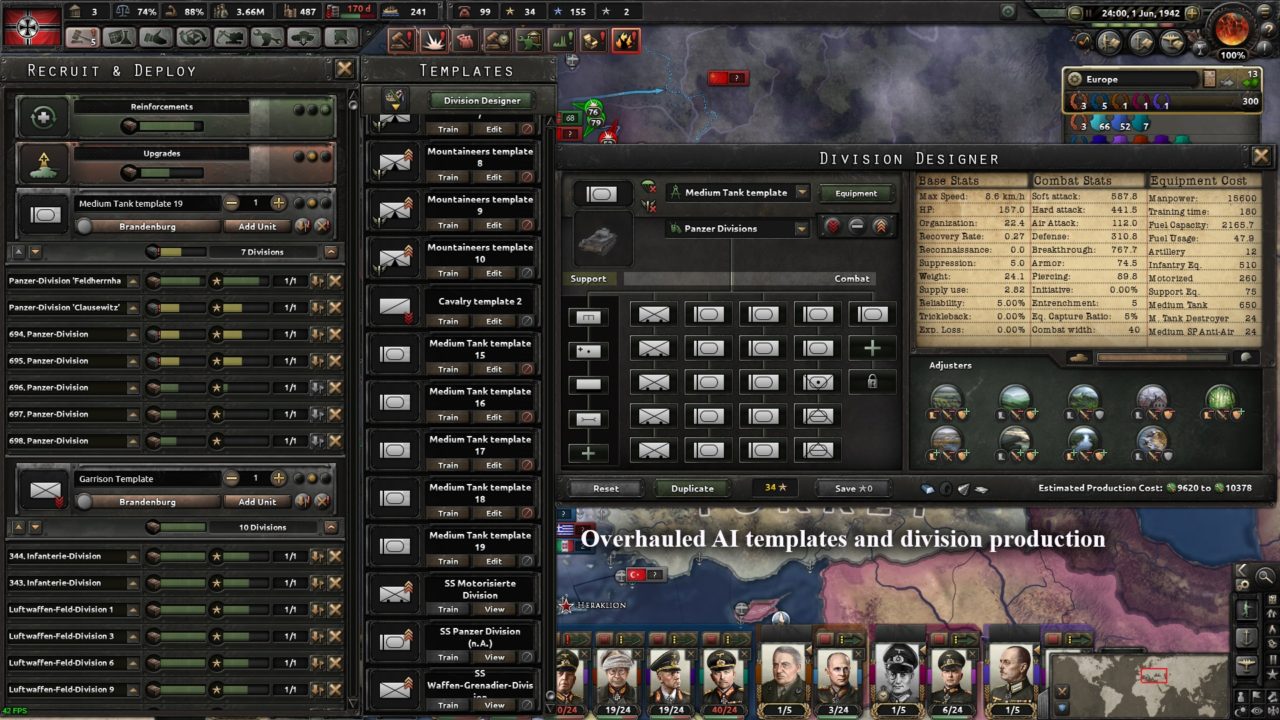Open the naval overview anchor icon
This screenshot has width=1280, height=720.
(x=1141, y=41)
